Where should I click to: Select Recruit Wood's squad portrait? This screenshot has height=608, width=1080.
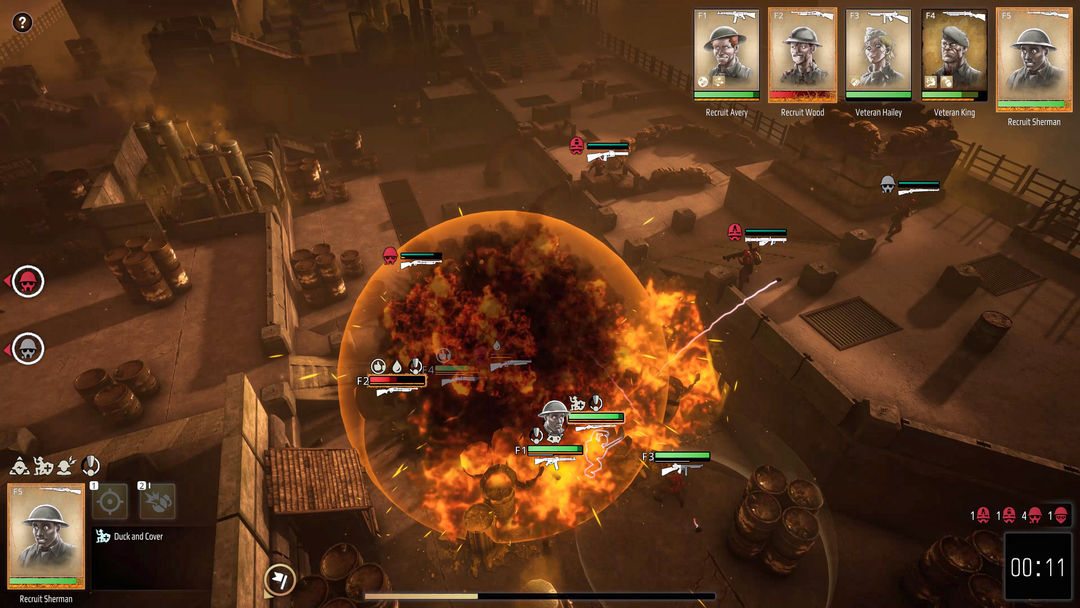pyautogui.click(x=802, y=54)
